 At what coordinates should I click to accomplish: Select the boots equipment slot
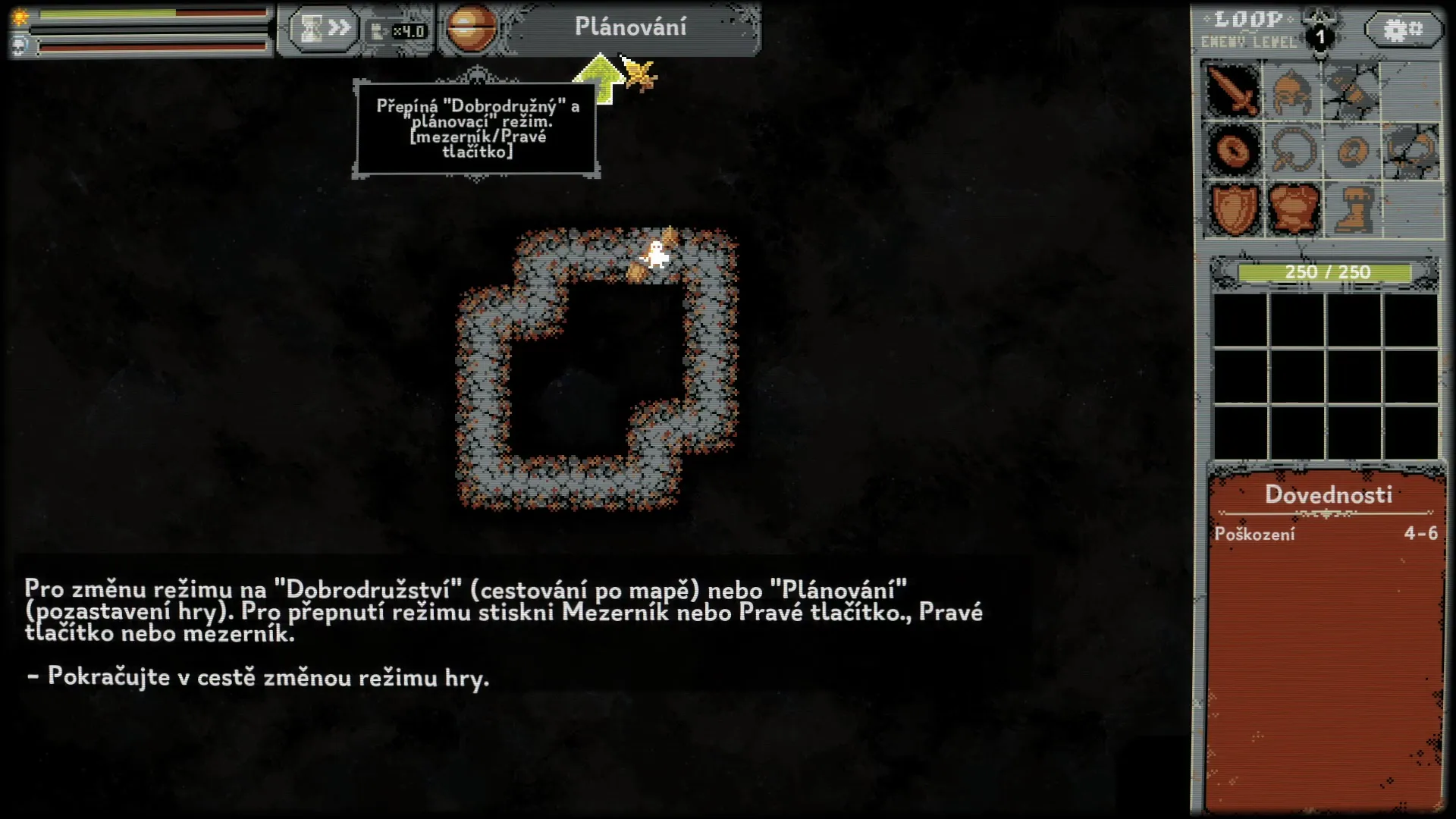point(1351,208)
